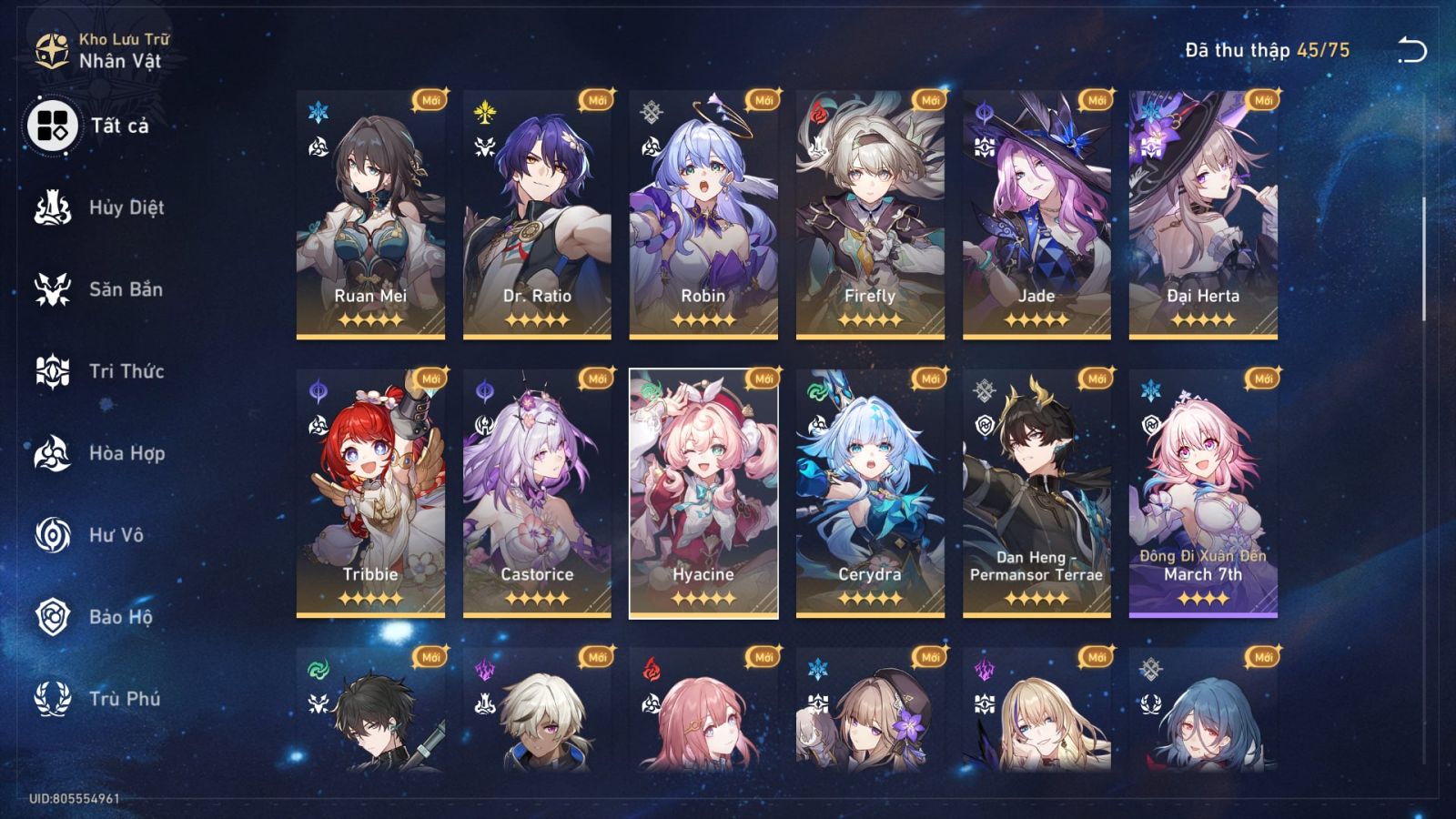
Task: Open Firefly's character card
Action: [872, 214]
